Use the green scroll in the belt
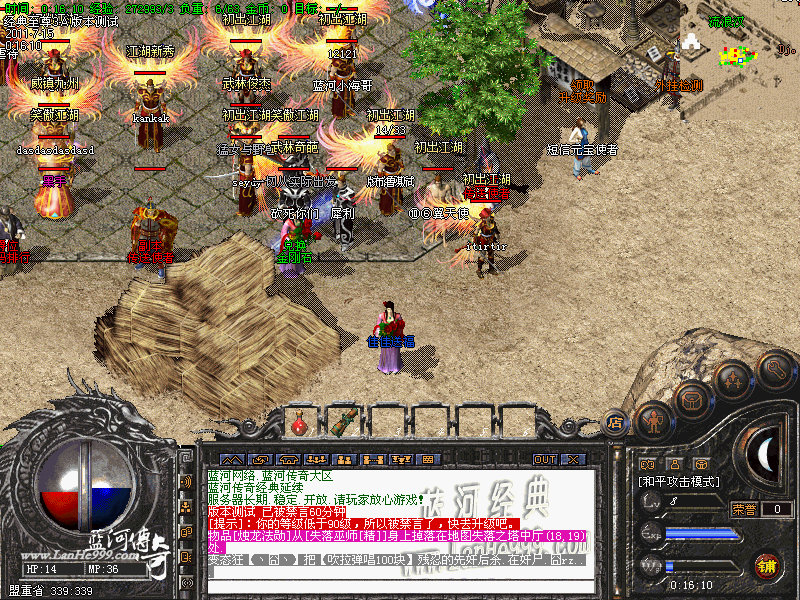Viewport: 800px width, 600px height. click(x=346, y=423)
